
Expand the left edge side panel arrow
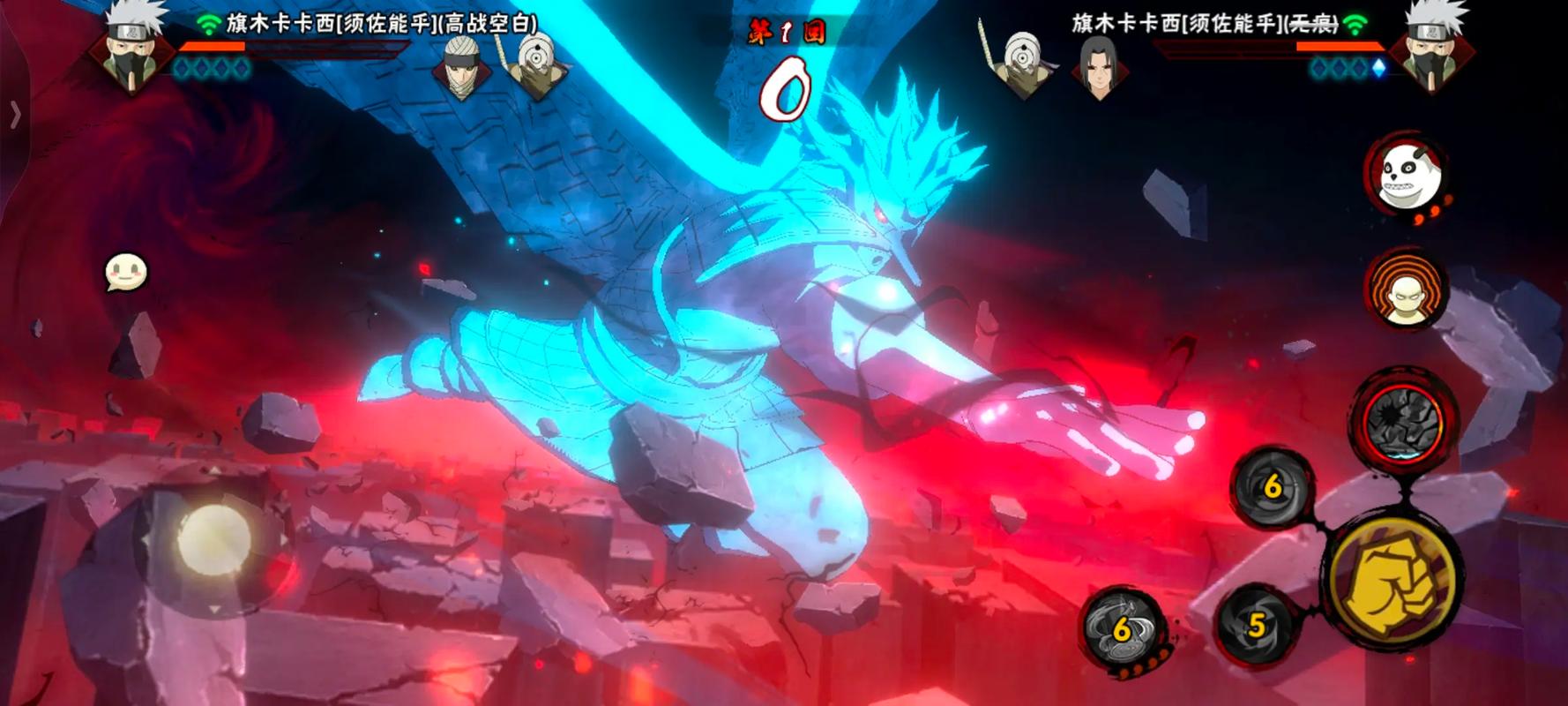[15, 115]
